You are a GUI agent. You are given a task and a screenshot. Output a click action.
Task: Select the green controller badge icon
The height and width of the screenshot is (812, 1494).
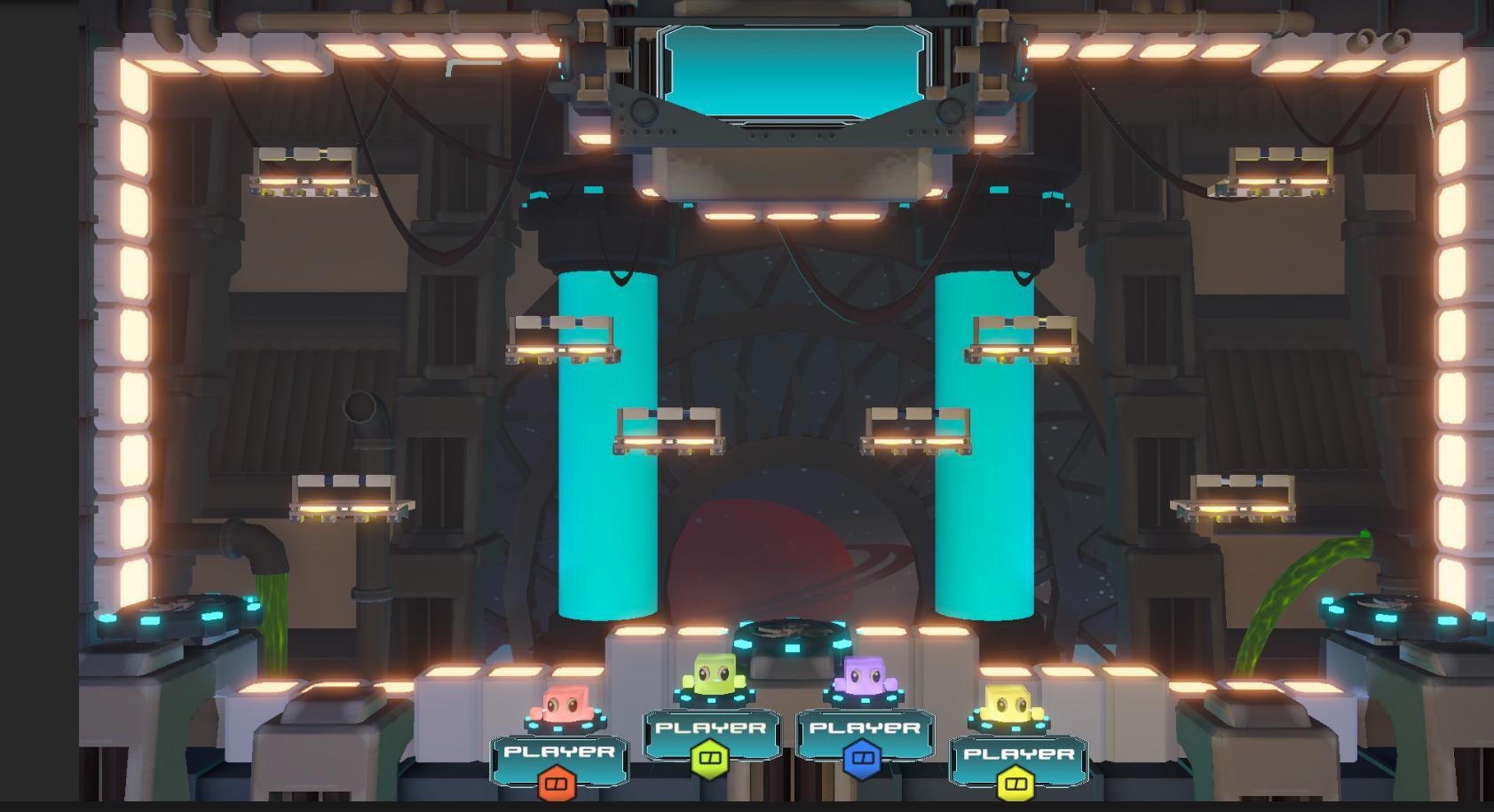[711, 759]
